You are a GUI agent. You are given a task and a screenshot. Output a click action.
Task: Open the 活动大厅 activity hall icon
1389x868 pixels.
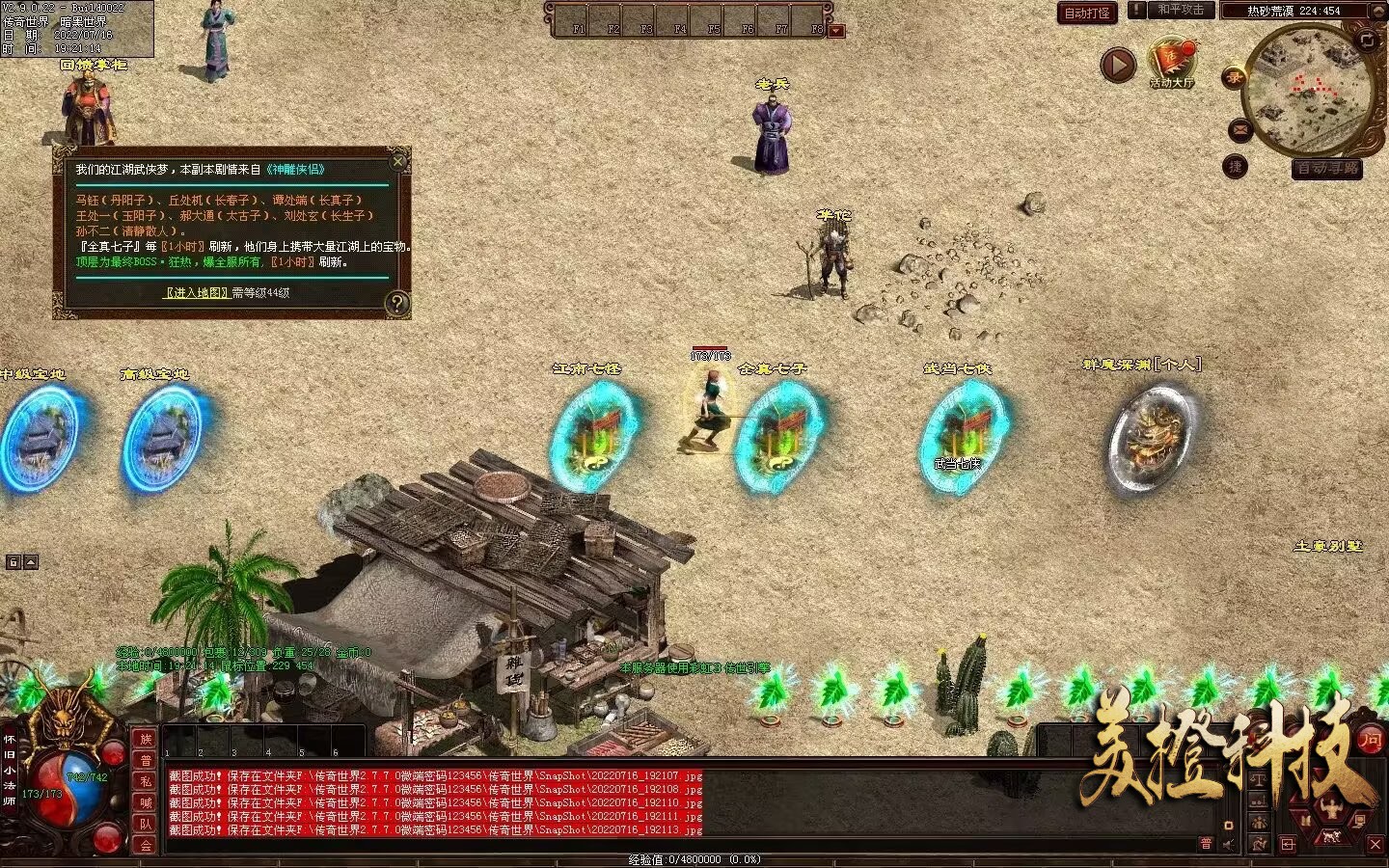coord(1172,62)
